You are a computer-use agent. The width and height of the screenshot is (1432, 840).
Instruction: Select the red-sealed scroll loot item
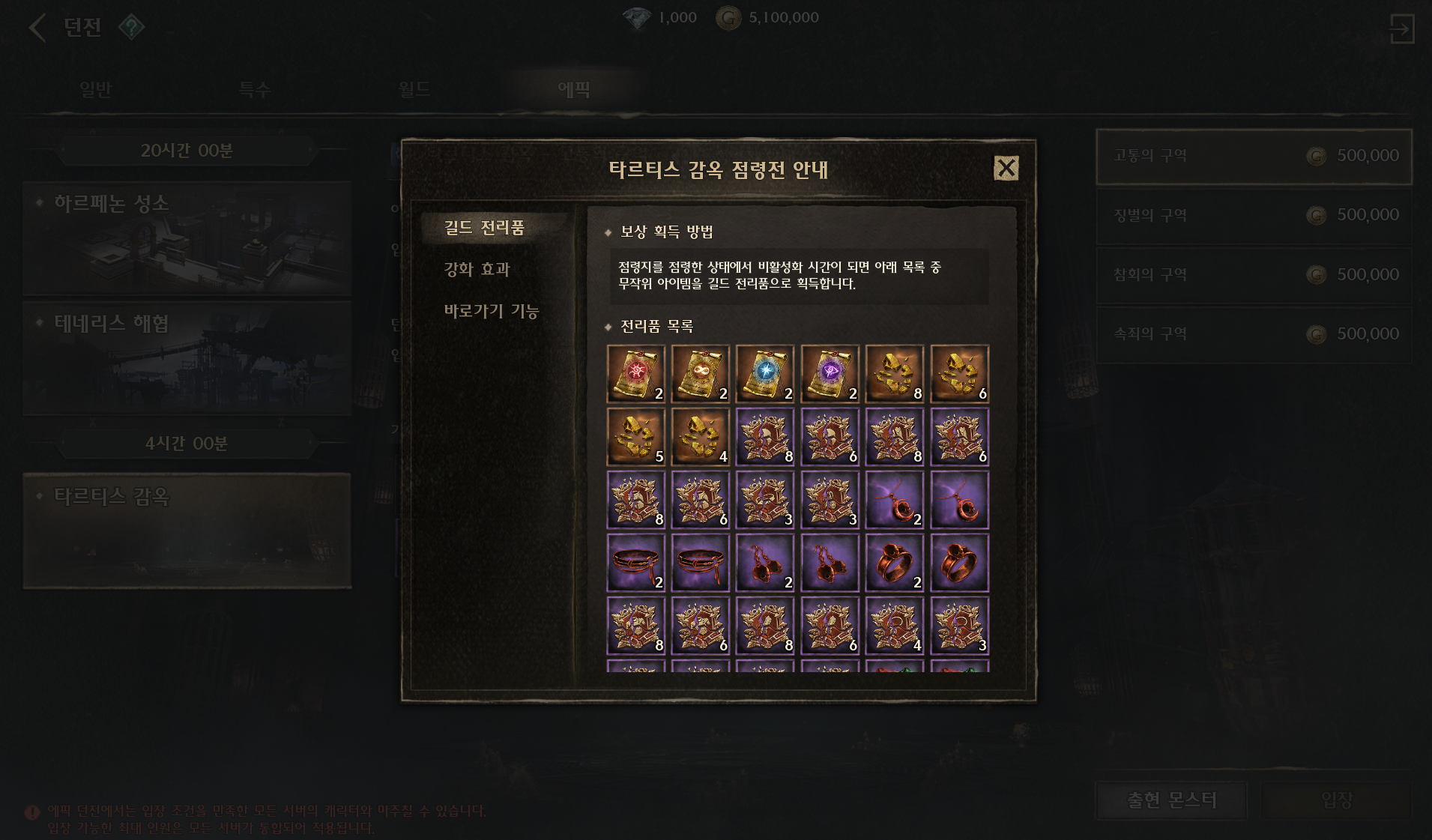tap(635, 374)
